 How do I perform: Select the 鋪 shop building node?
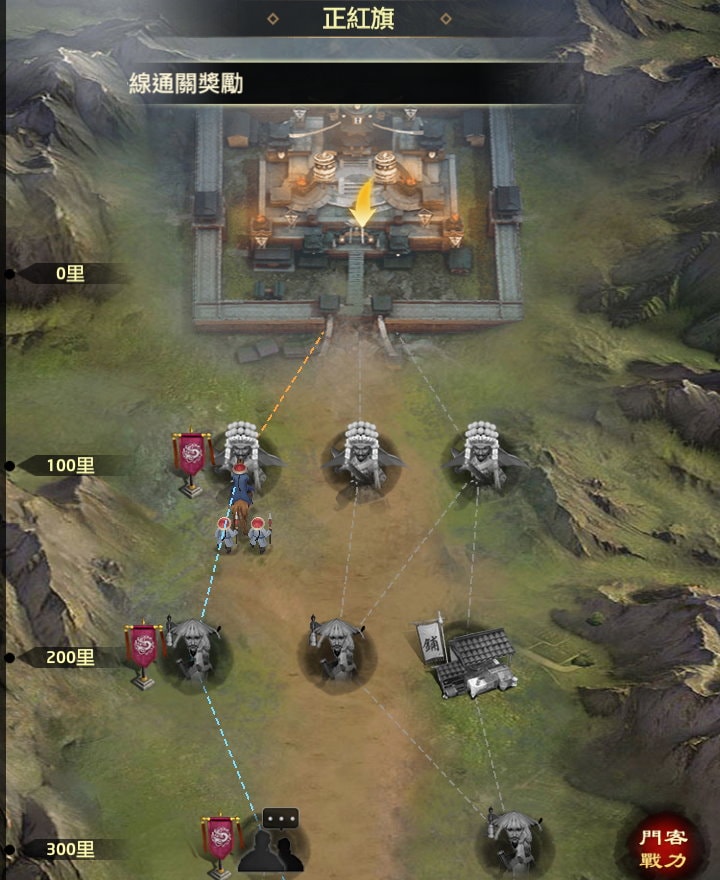tap(469, 657)
